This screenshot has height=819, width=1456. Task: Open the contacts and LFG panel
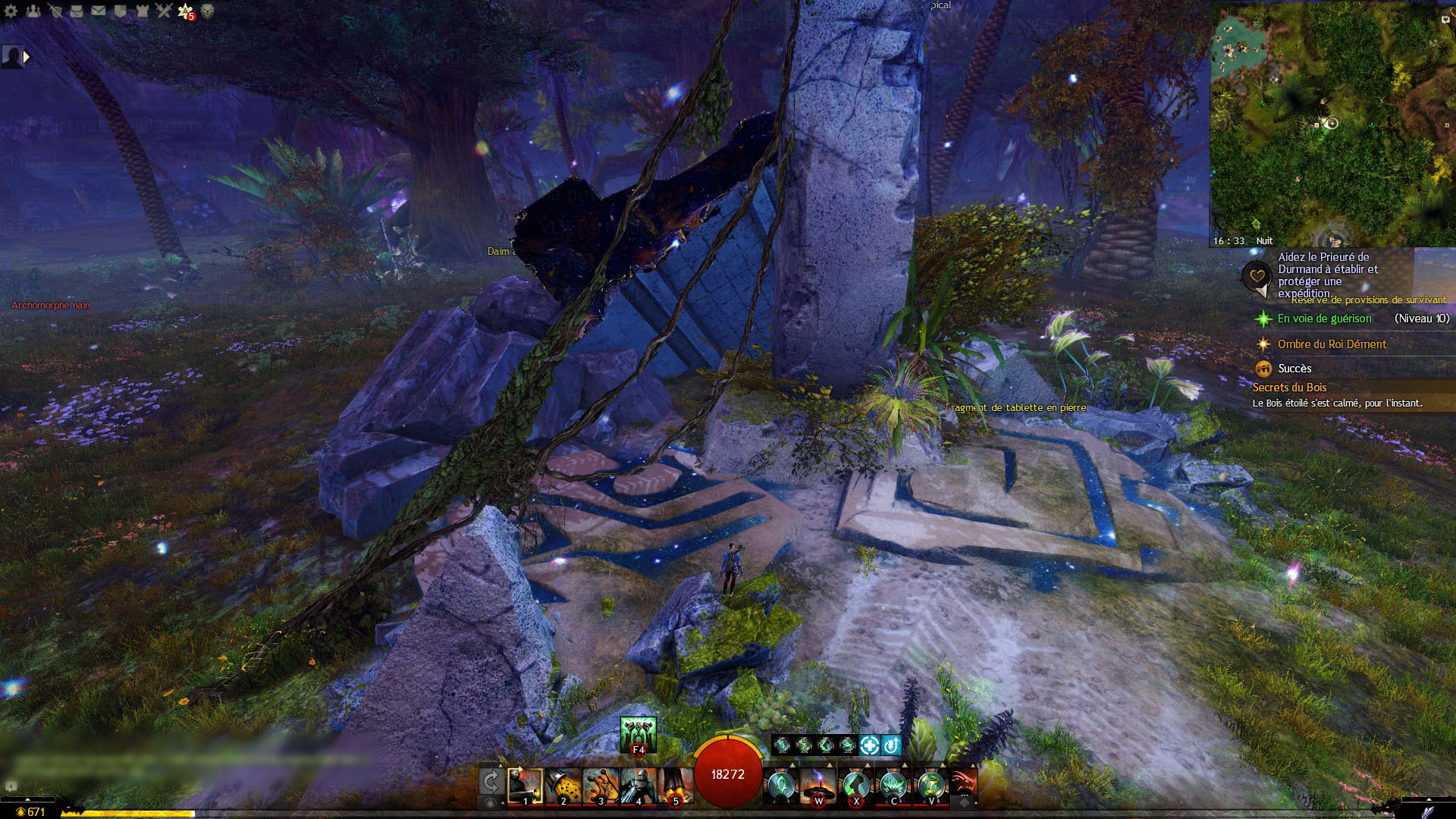[x=33, y=11]
